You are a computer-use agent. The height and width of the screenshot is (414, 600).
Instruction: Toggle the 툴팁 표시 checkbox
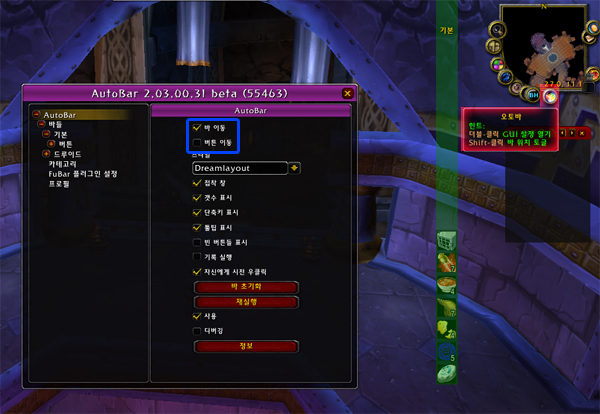pyautogui.click(x=196, y=227)
